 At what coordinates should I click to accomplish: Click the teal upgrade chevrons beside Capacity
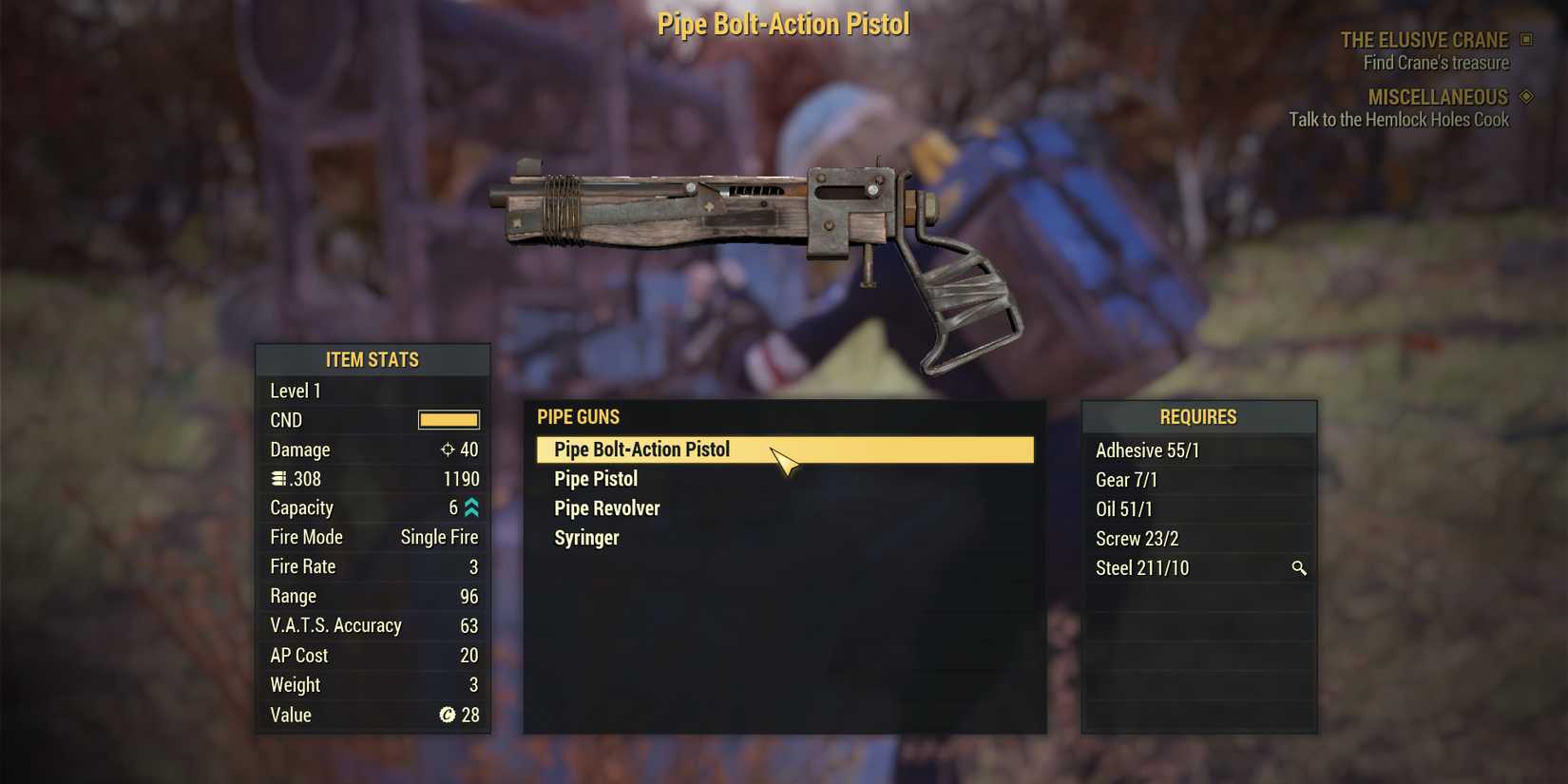[470, 507]
